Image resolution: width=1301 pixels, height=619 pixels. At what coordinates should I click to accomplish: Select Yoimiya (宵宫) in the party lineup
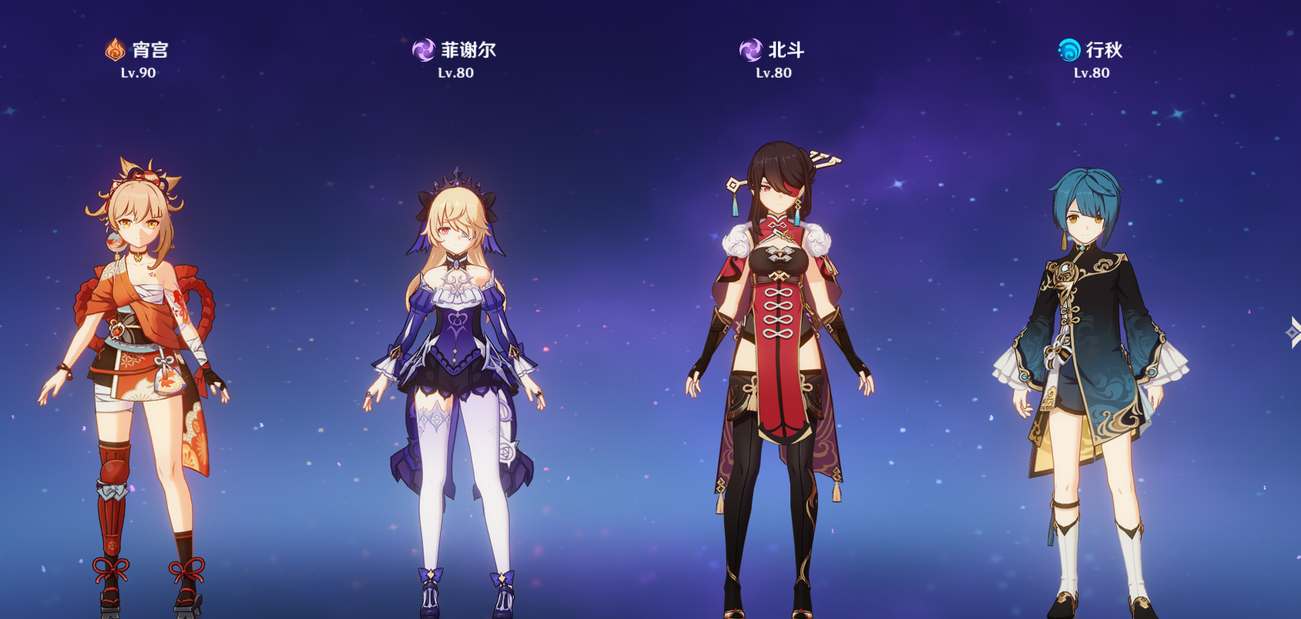(x=135, y=380)
